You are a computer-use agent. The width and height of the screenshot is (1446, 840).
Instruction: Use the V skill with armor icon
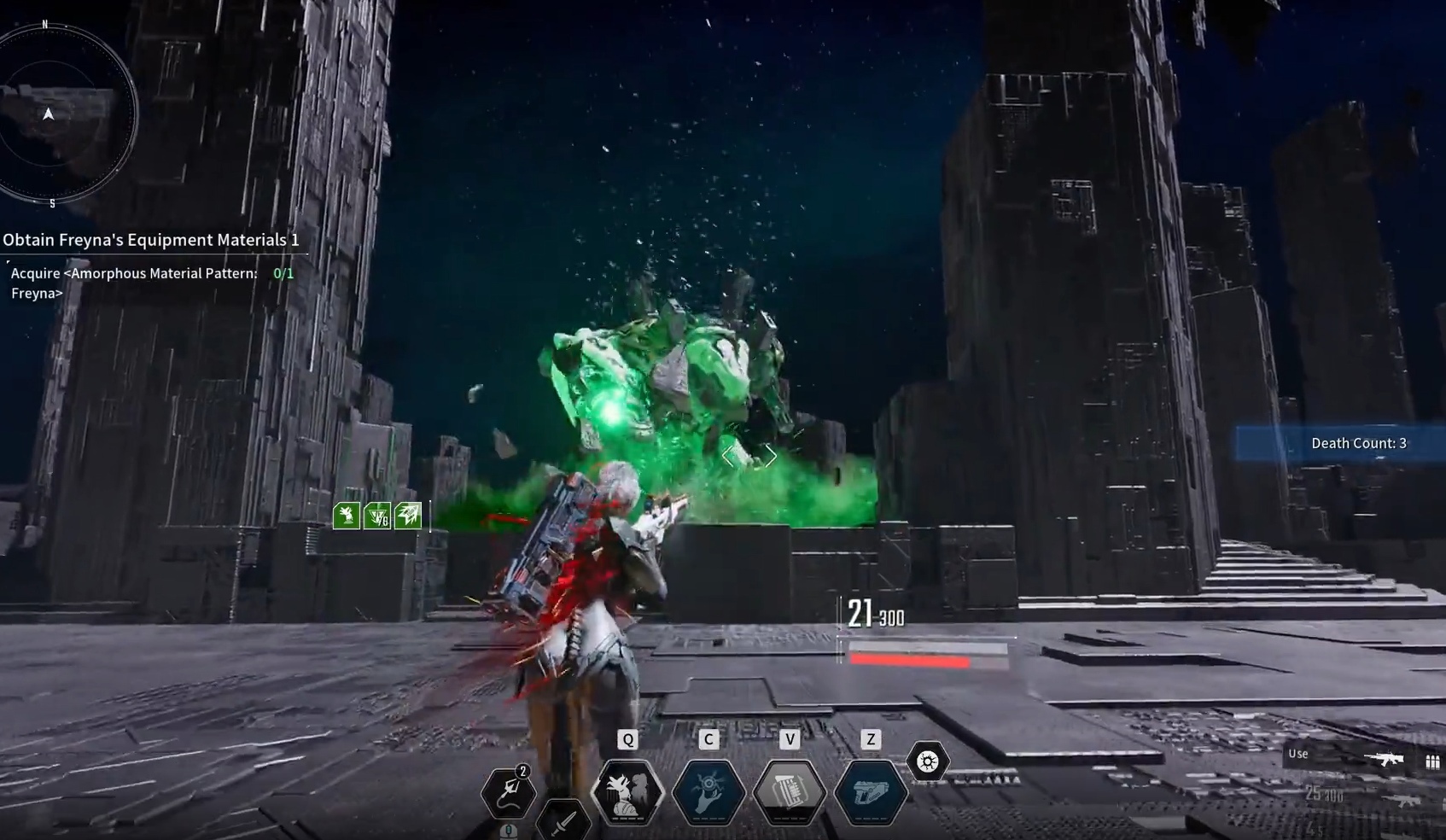790,792
